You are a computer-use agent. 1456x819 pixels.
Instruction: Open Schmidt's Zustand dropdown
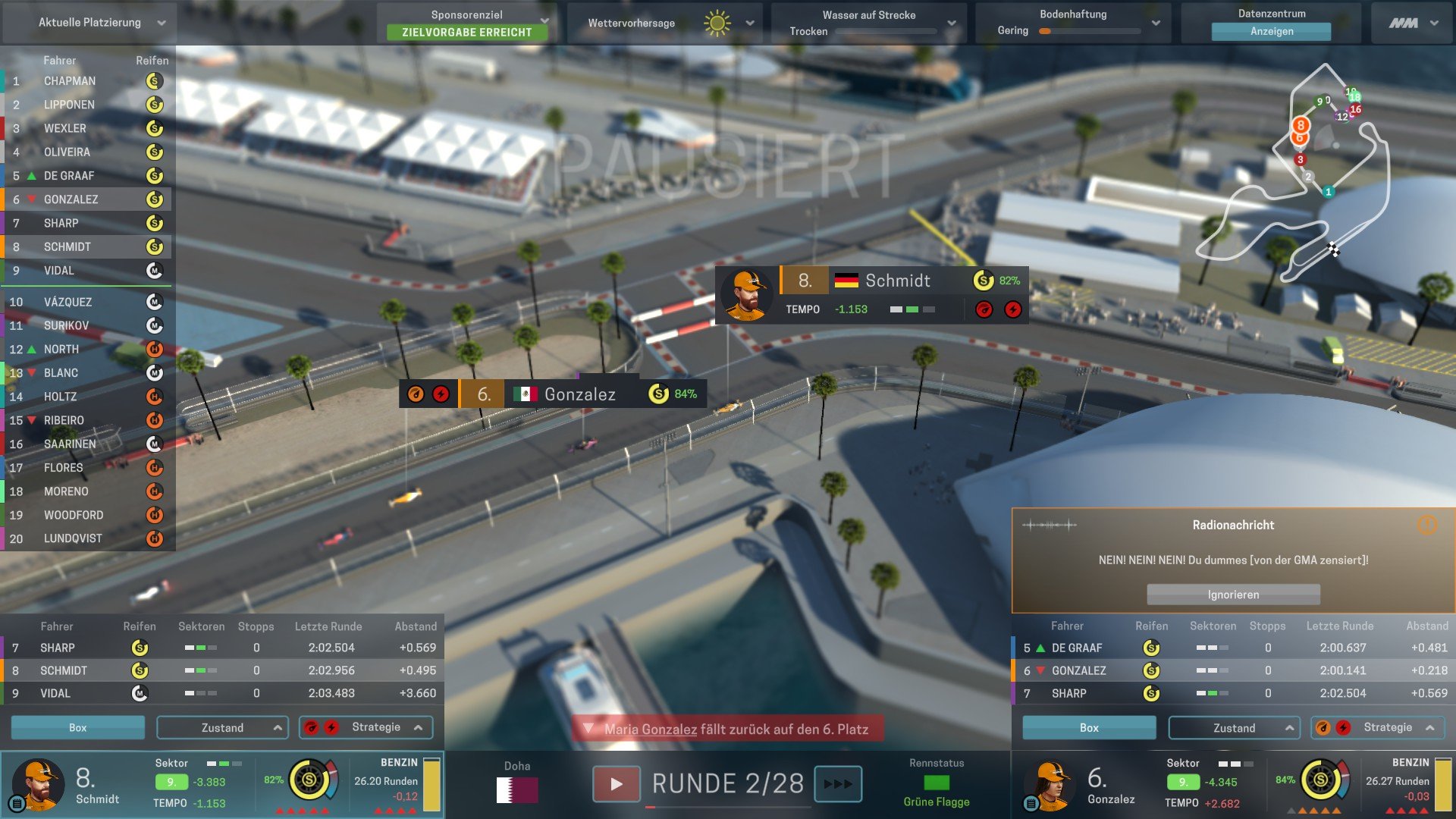point(222,727)
